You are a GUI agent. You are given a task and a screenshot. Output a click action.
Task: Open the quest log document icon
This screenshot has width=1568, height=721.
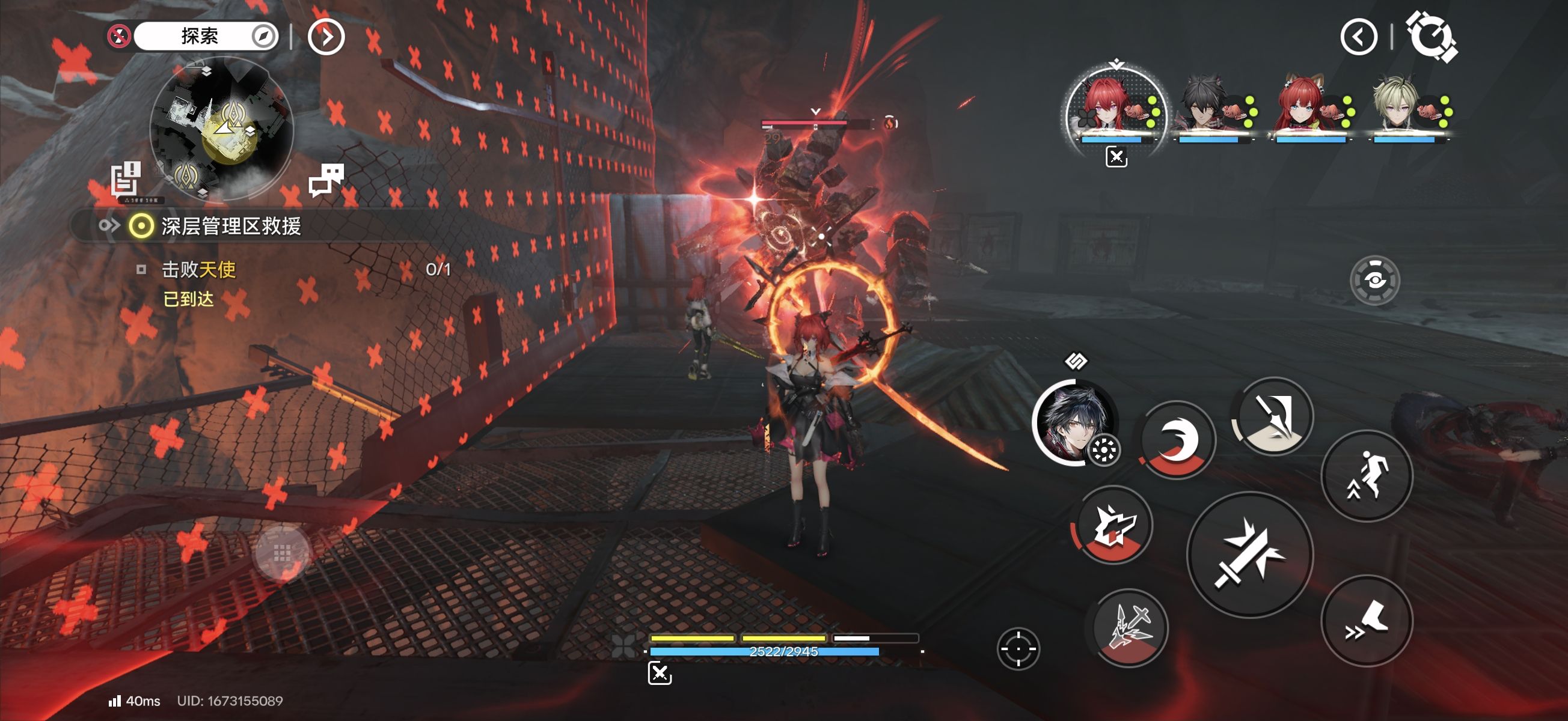(126, 179)
